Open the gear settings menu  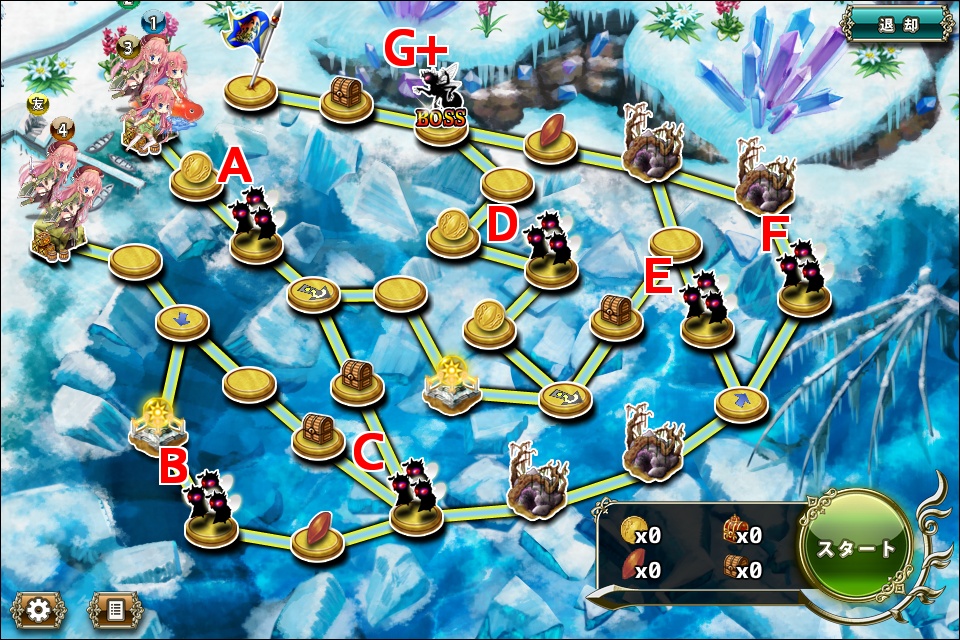pyautogui.click(x=38, y=609)
